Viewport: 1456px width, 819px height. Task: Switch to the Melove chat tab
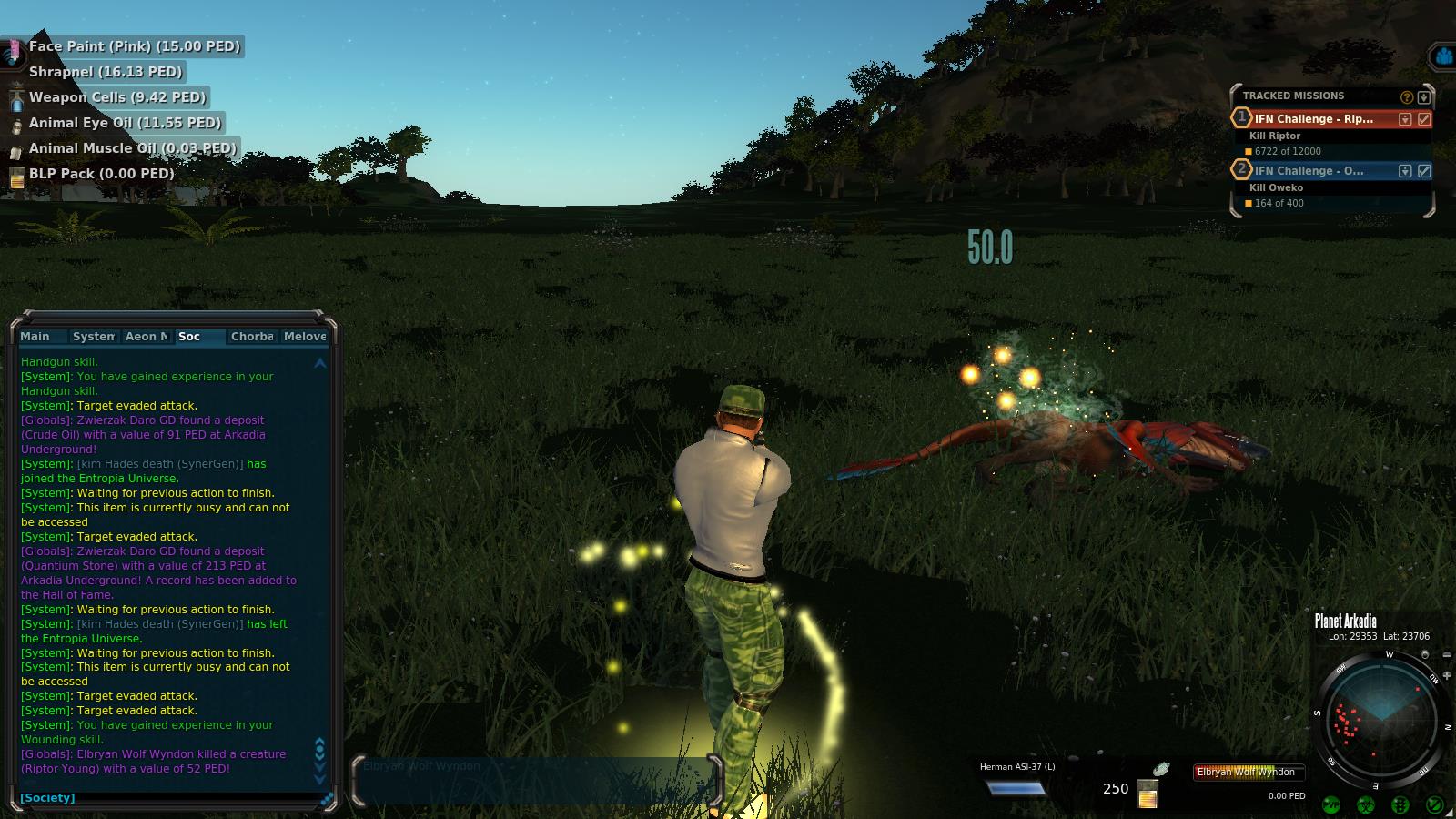coord(305,337)
